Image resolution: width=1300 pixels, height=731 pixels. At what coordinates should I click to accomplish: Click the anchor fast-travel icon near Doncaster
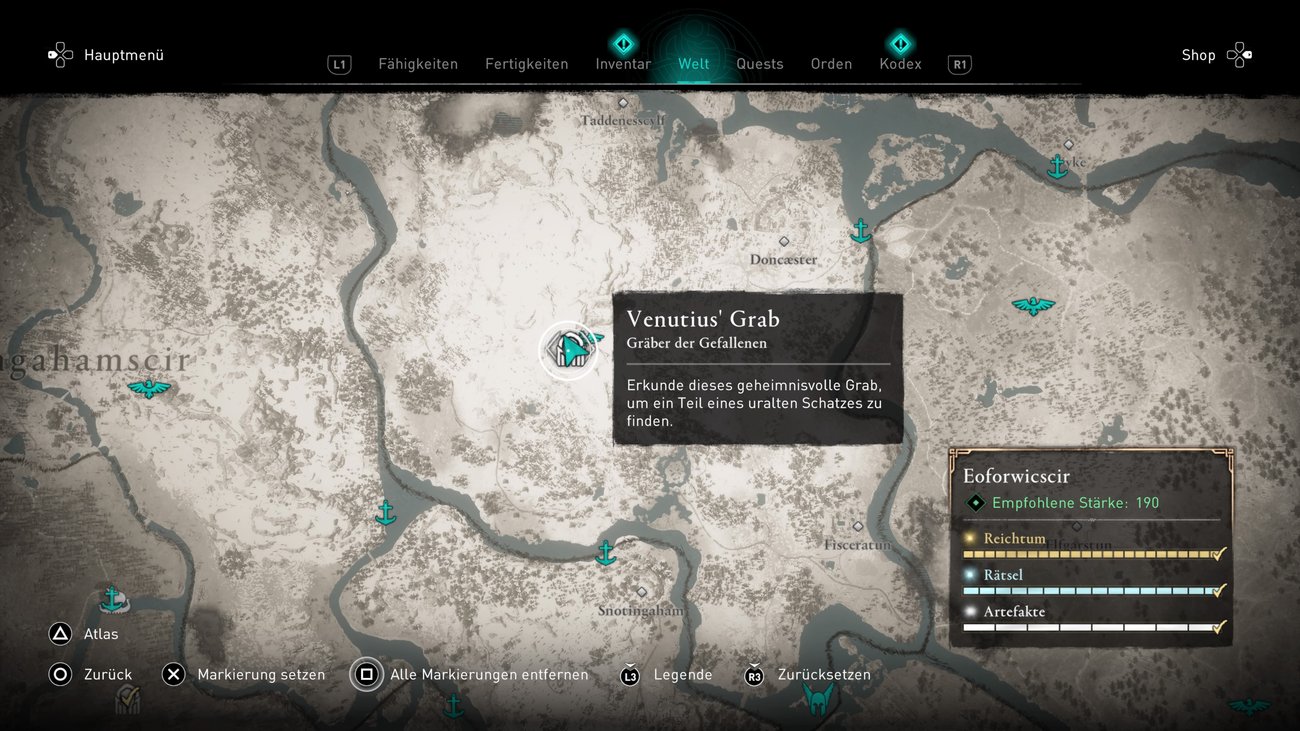(x=860, y=231)
